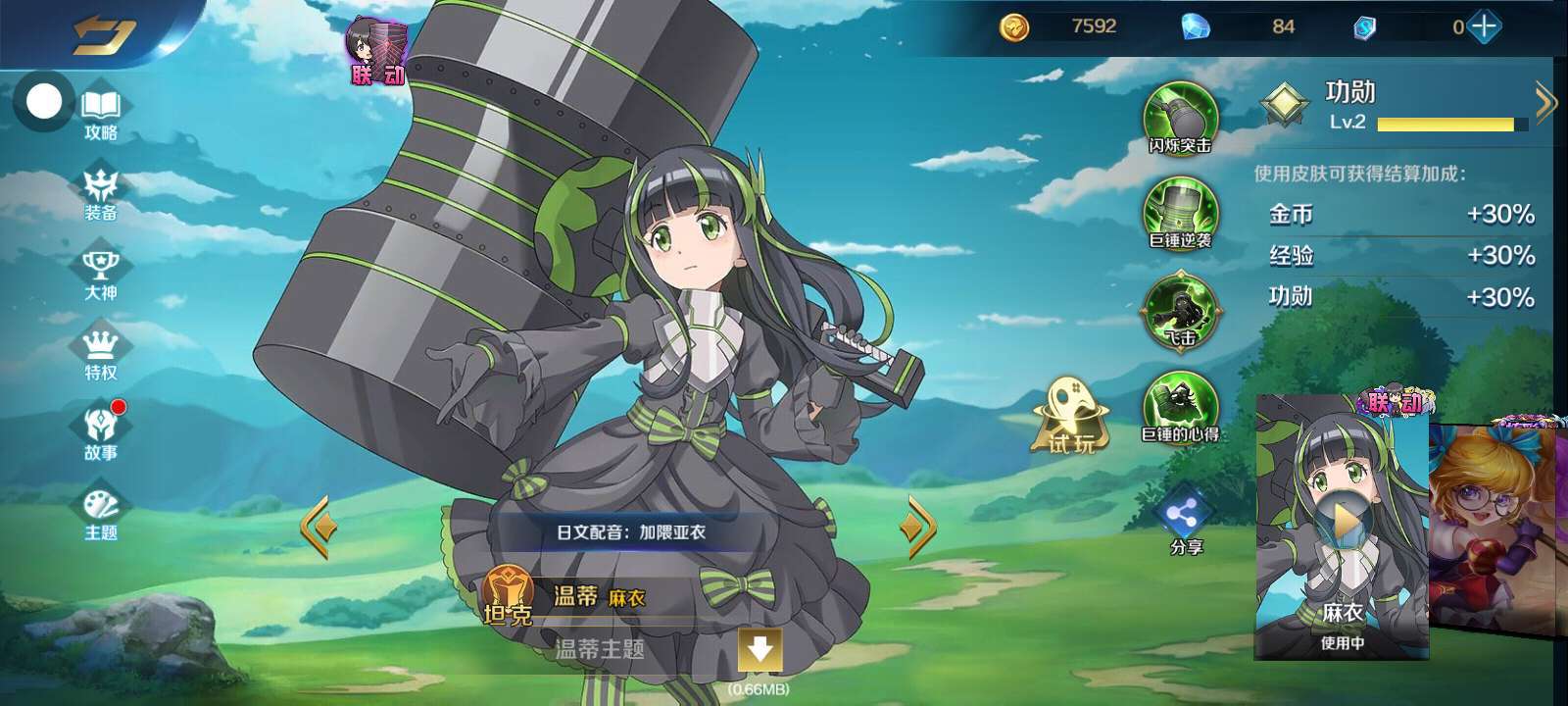This screenshot has height=706, width=1568.
Task: Open the 主题 theme menu
Action: (x=101, y=515)
